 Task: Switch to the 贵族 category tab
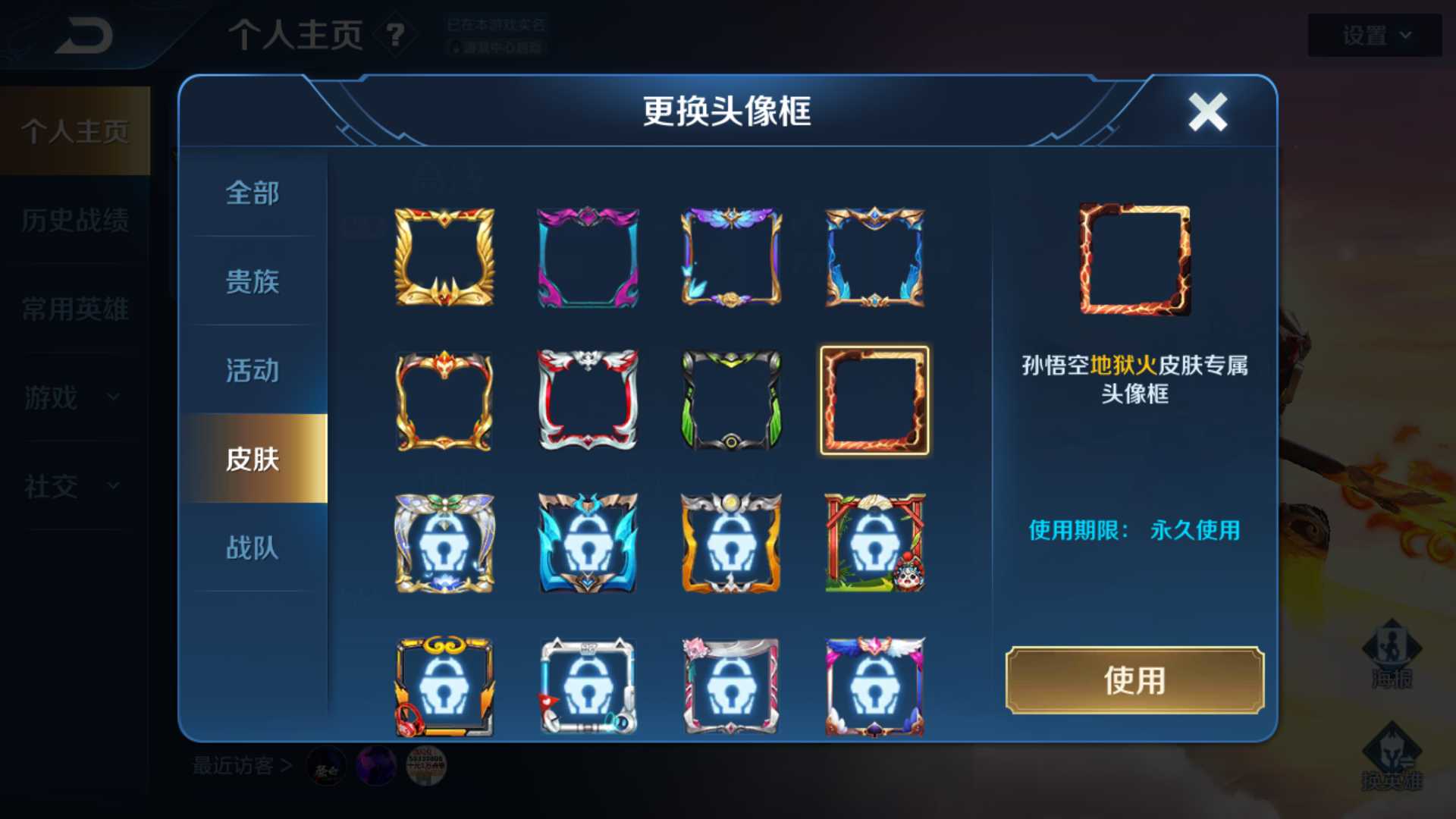point(253,283)
